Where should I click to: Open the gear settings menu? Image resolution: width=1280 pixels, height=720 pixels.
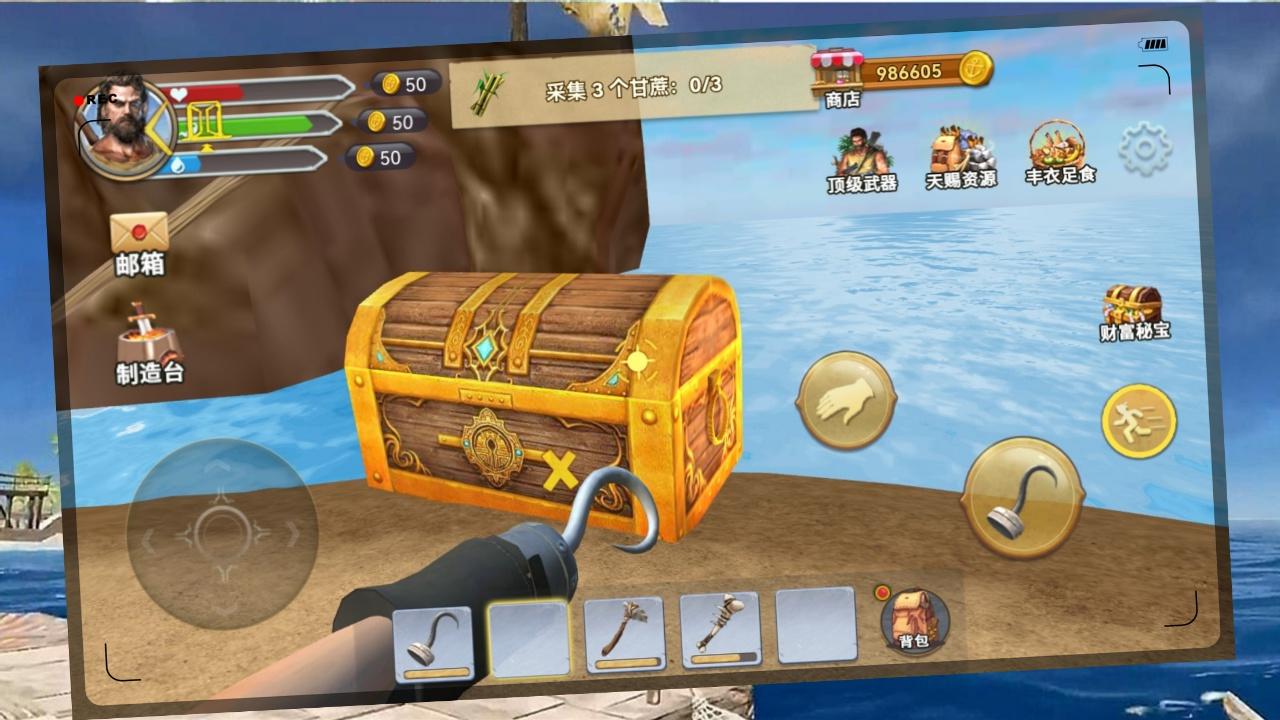(1145, 149)
